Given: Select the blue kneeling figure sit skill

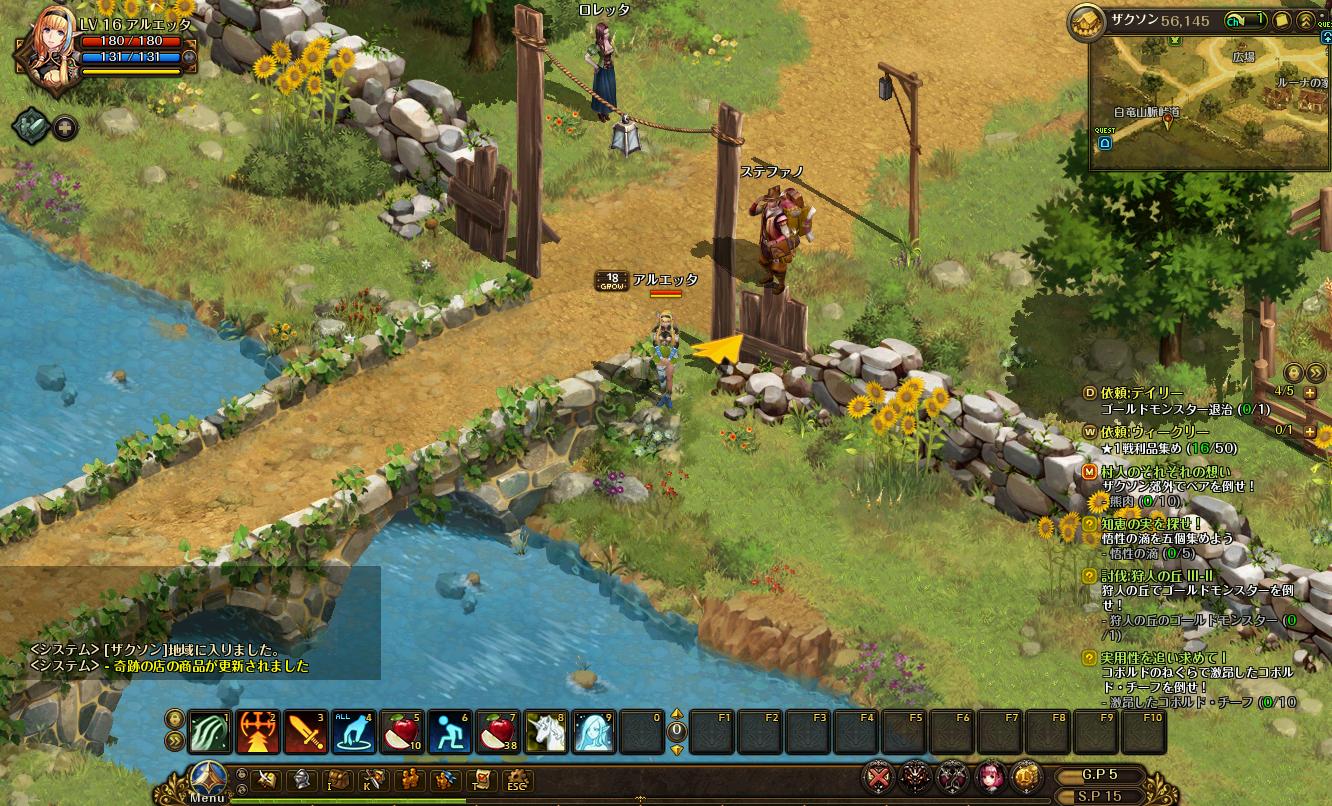Looking at the screenshot, I should pyautogui.click(x=450, y=732).
